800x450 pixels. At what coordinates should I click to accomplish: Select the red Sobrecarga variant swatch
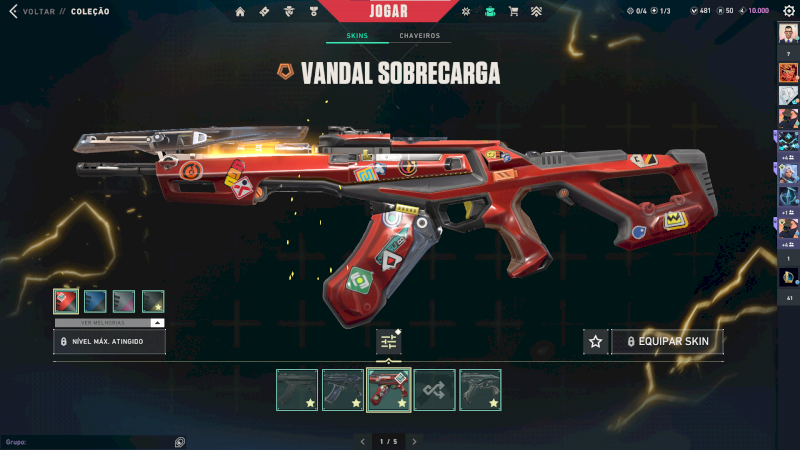pyautogui.click(x=66, y=301)
